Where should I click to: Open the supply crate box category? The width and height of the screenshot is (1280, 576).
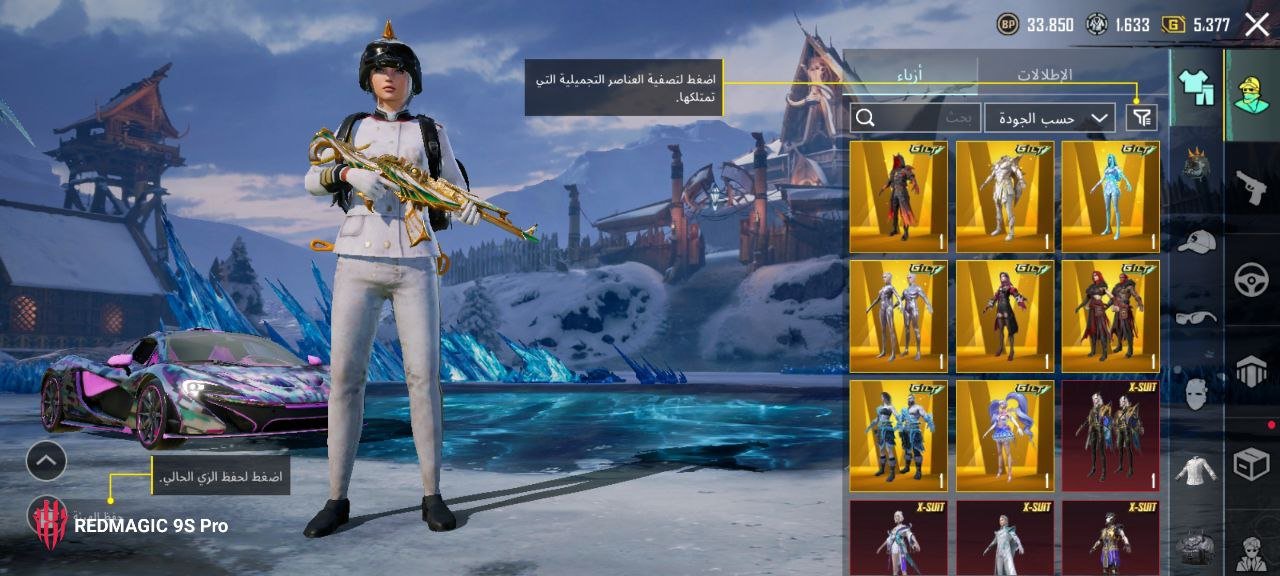[x=1251, y=464]
